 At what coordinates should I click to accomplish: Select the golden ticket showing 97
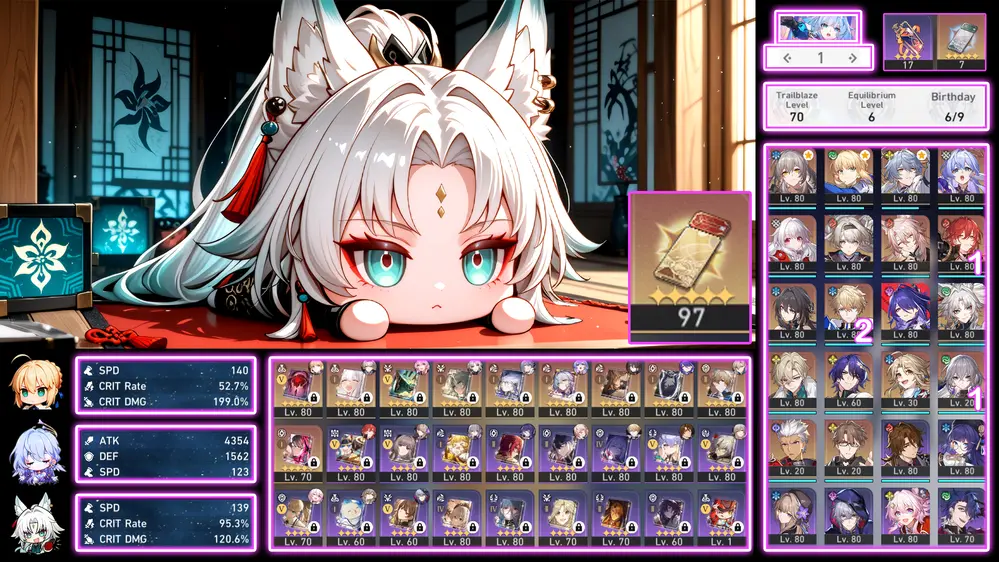point(690,265)
